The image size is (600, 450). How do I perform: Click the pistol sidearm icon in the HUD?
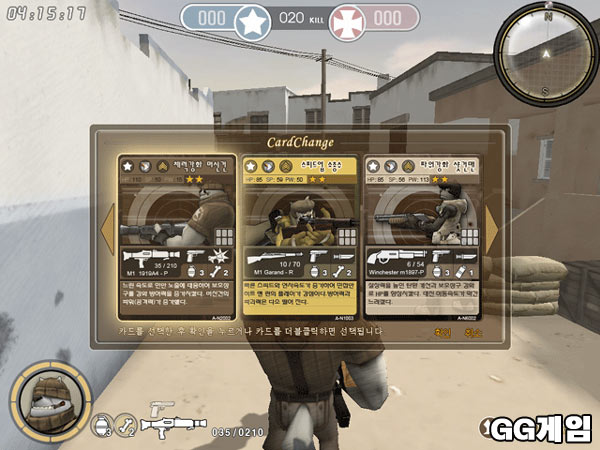coord(160,408)
